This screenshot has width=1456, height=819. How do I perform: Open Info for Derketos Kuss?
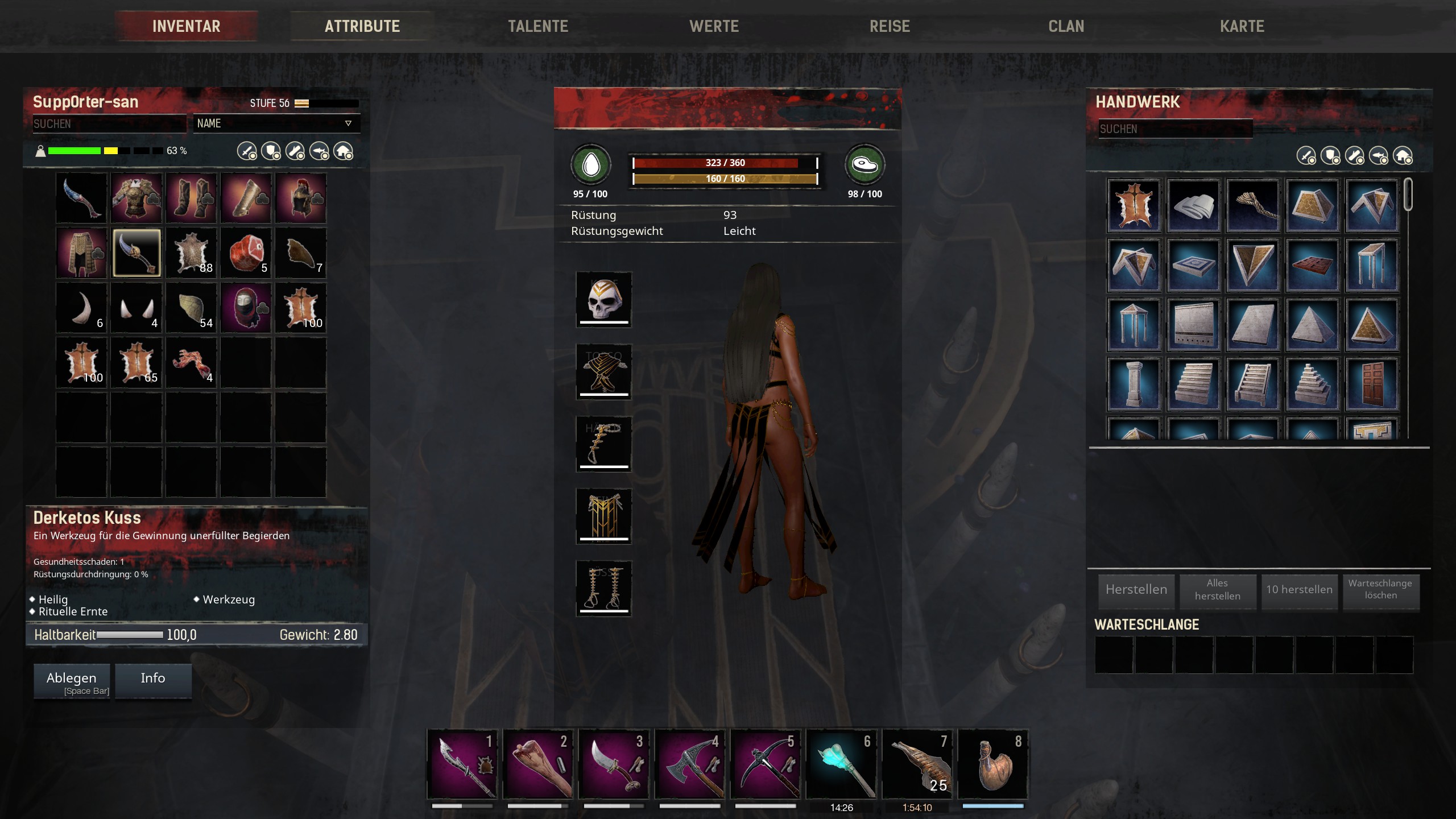tap(153, 679)
